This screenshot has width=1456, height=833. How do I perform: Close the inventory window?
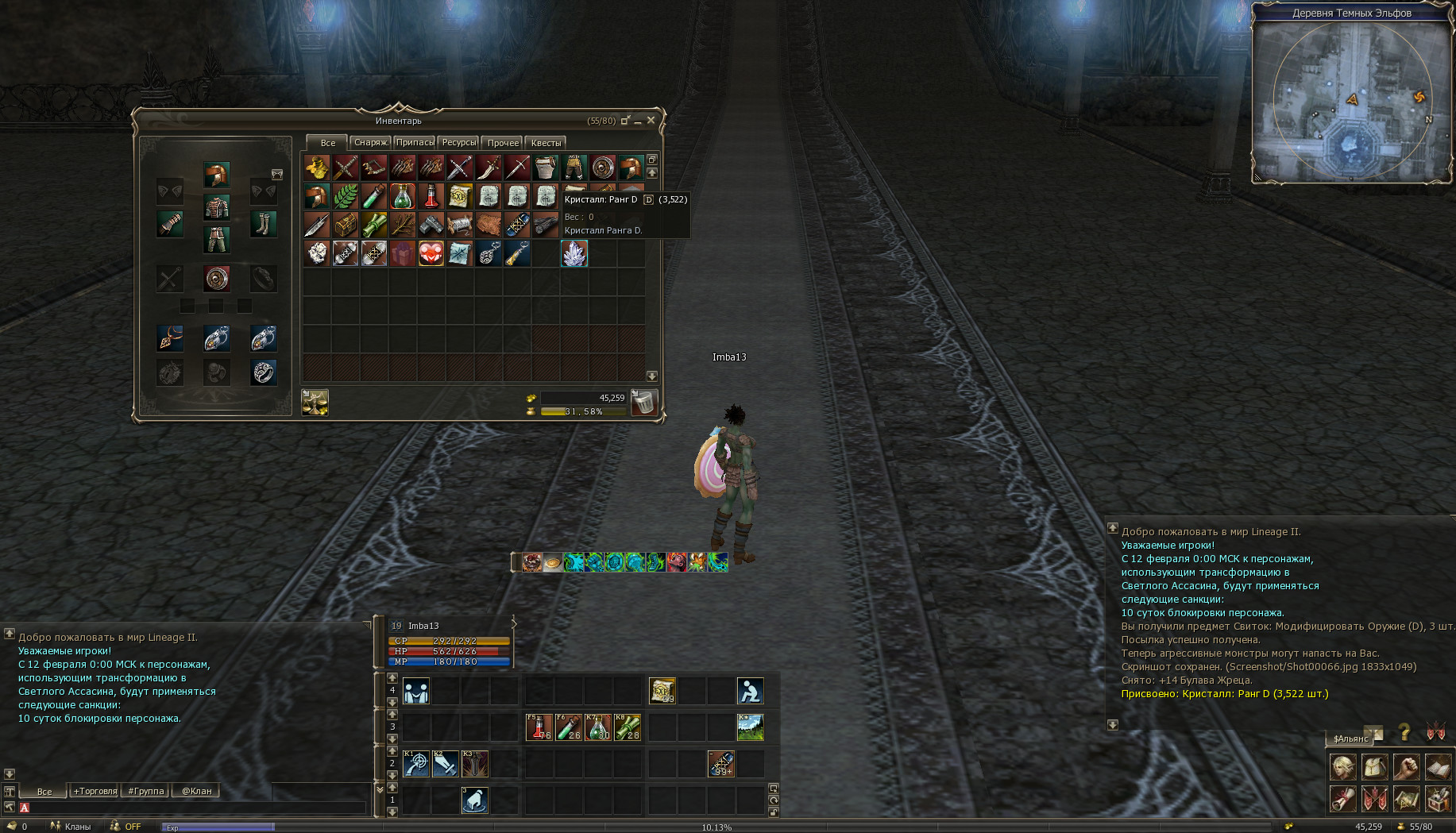click(651, 120)
